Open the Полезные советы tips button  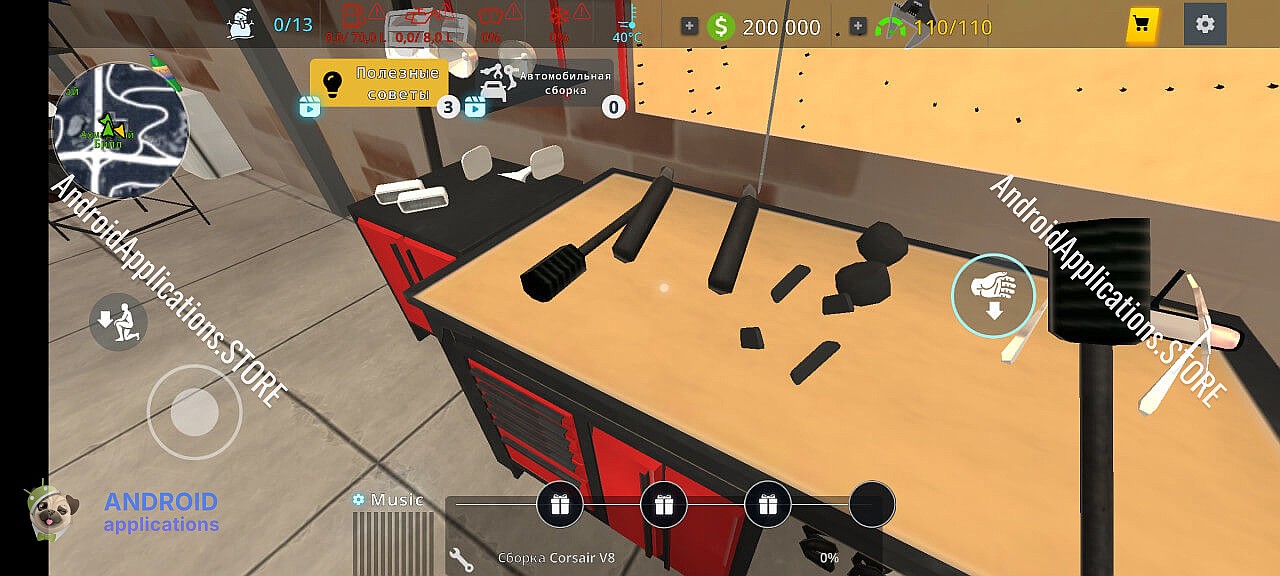379,83
